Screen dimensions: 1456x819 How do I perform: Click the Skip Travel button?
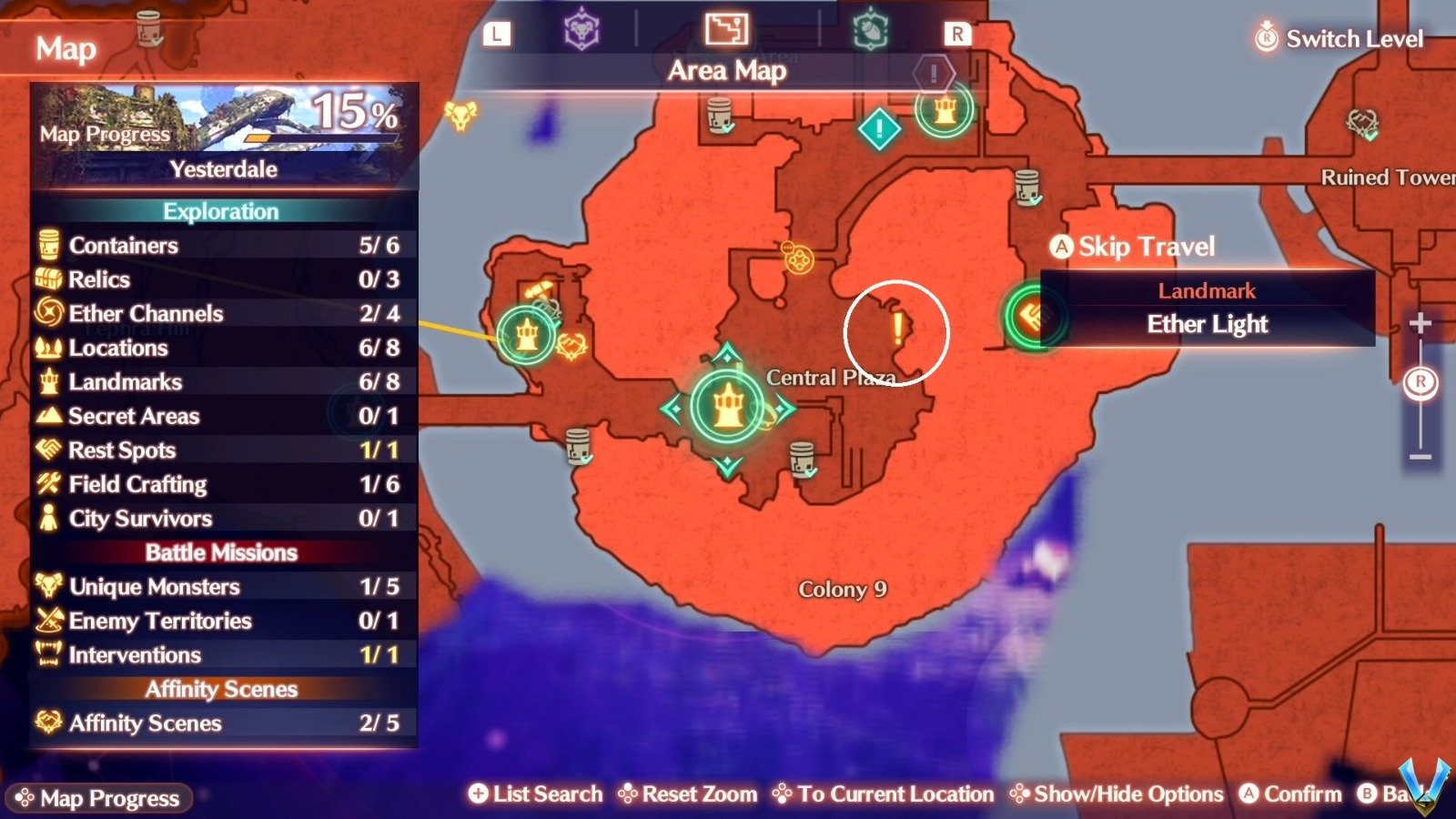(x=1134, y=247)
